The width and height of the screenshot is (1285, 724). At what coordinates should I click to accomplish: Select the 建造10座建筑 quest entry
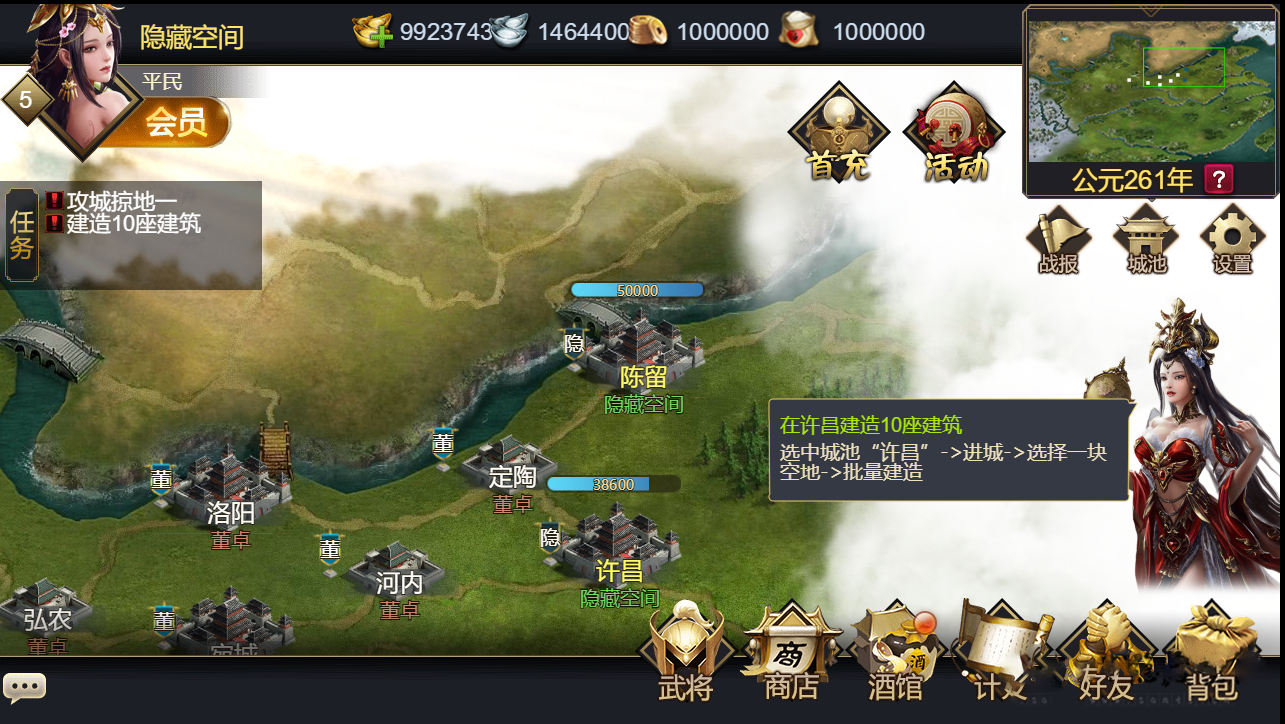pos(133,223)
